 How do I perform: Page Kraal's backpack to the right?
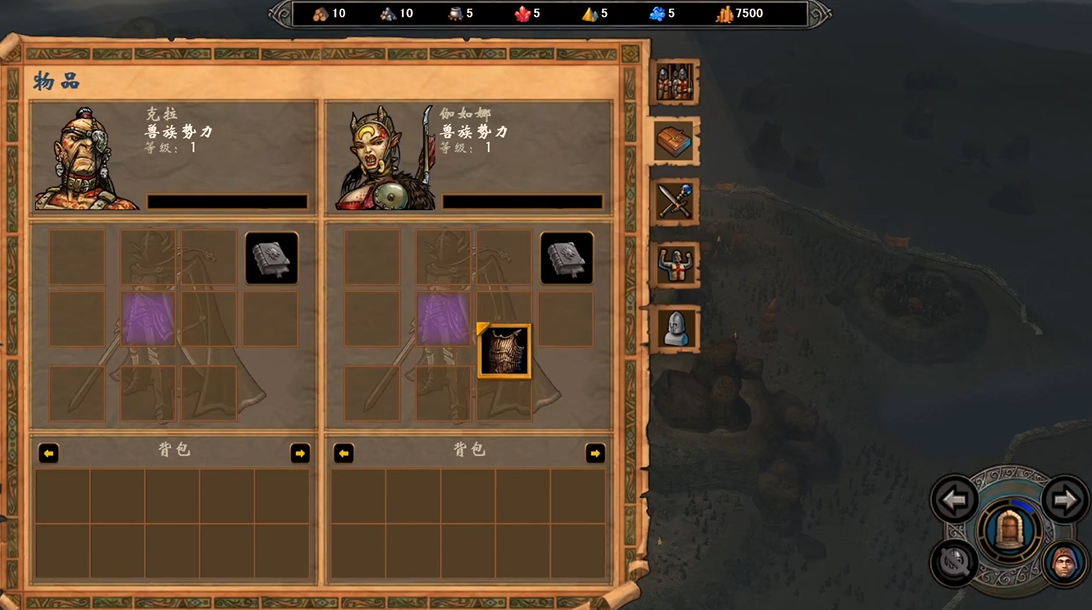(x=300, y=453)
